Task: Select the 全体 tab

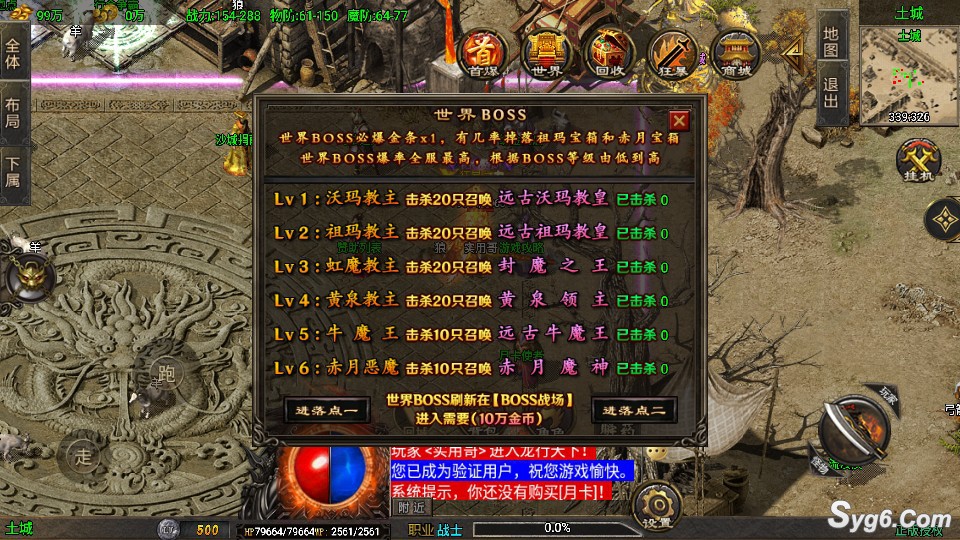Action: click(13, 54)
